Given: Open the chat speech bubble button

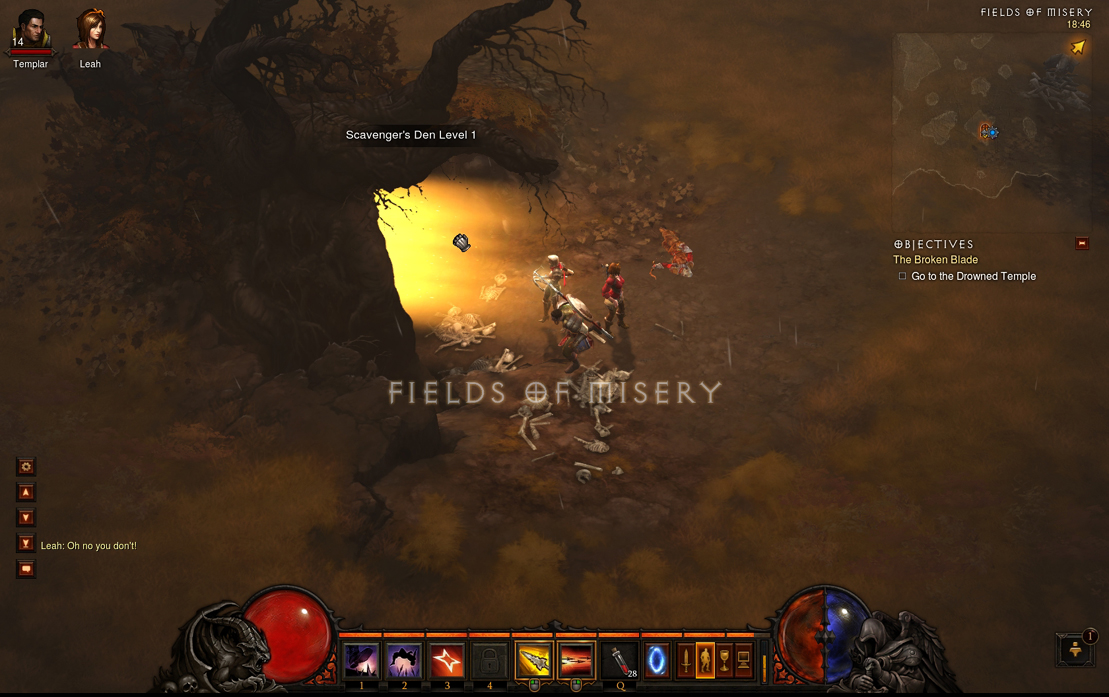Looking at the screenshot, I should click(x=26, y=569).
